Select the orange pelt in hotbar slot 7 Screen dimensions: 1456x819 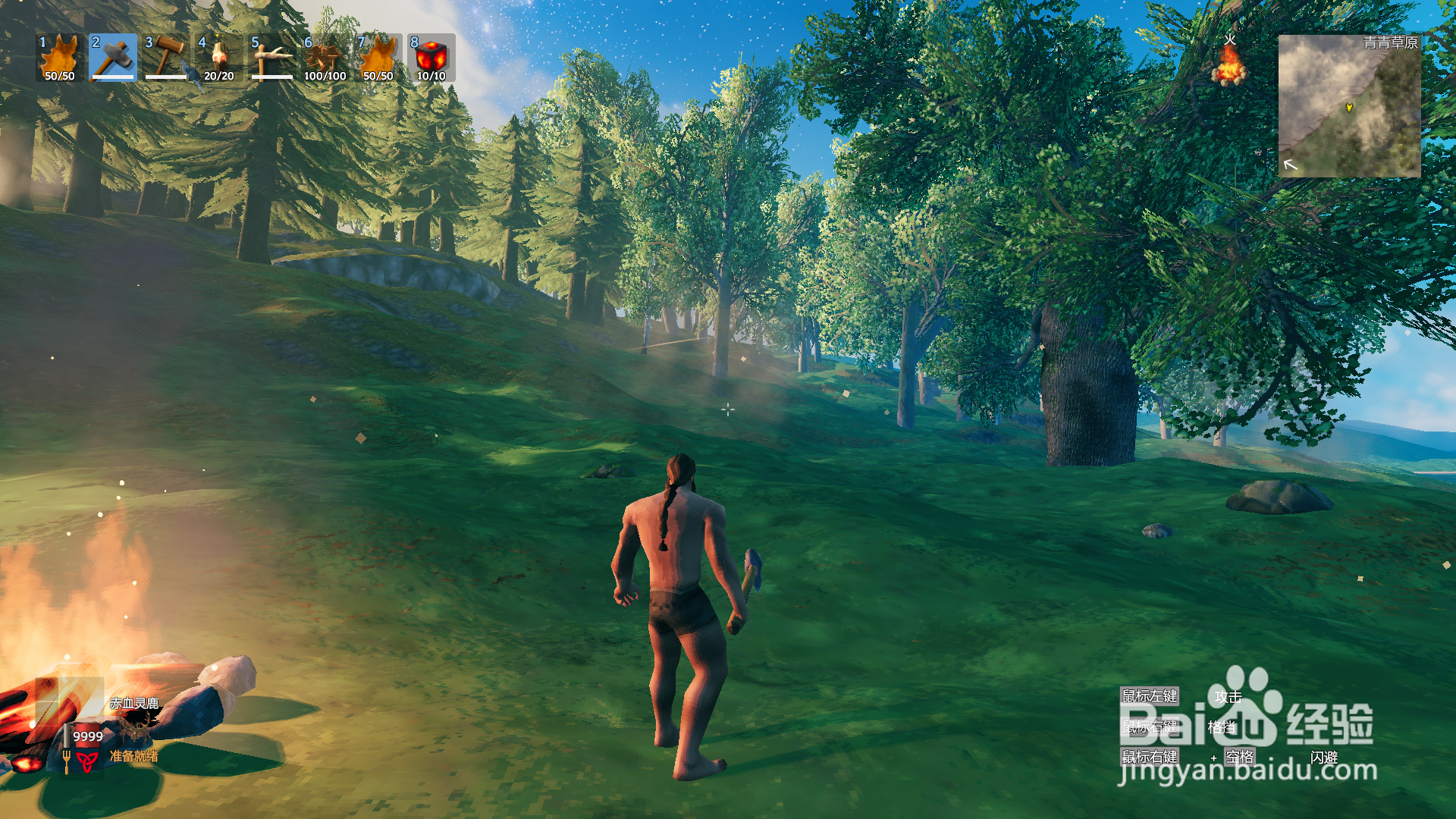click(378, 58)
